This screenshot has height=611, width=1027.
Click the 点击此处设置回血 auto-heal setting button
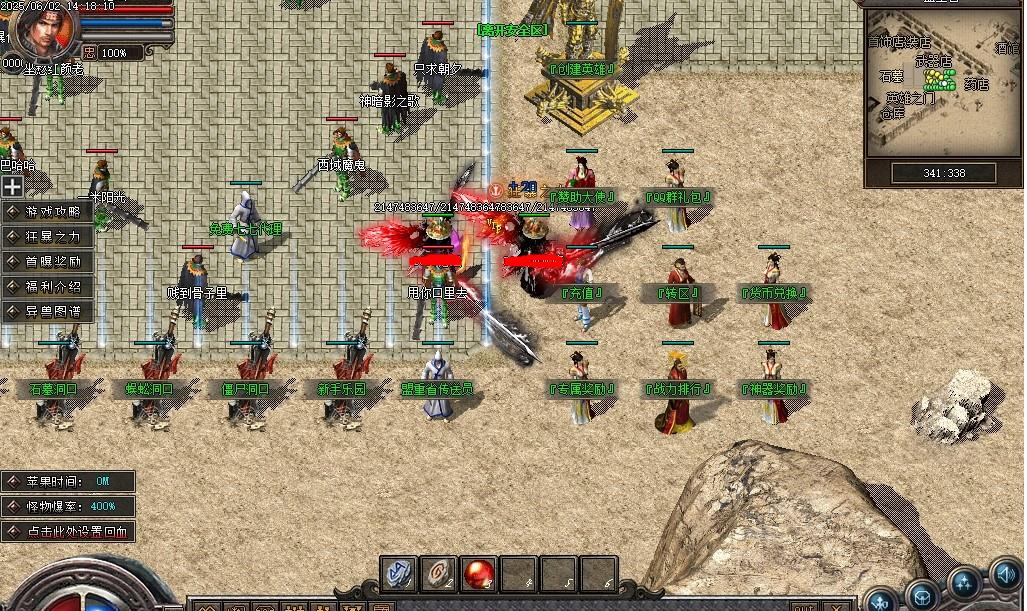(x=67, y=532)
